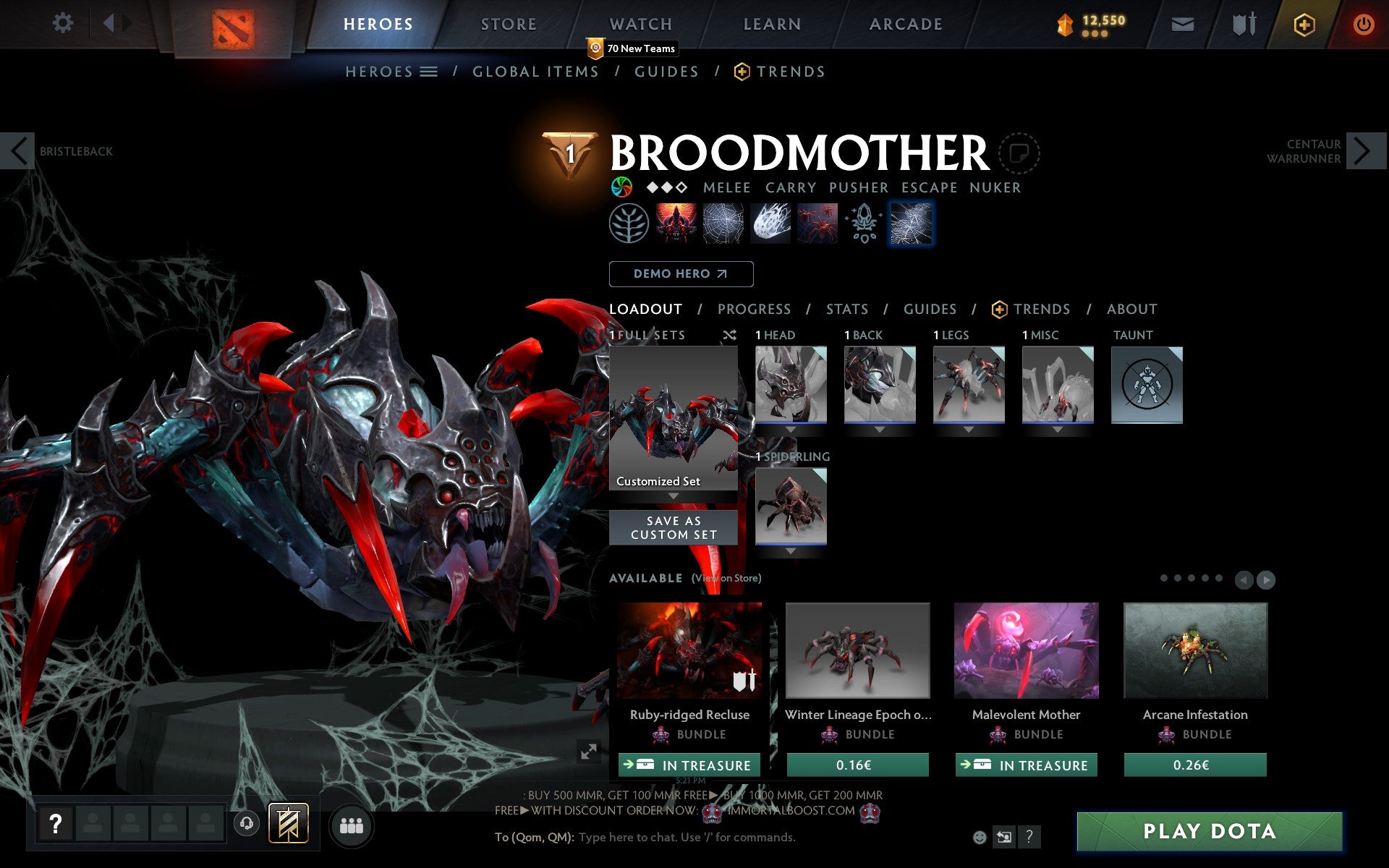Image resolution: width=1389 pixels, height=868 pixels.
Task: Click the fourth page dot above available bundles
Action: coord(1205,579)
